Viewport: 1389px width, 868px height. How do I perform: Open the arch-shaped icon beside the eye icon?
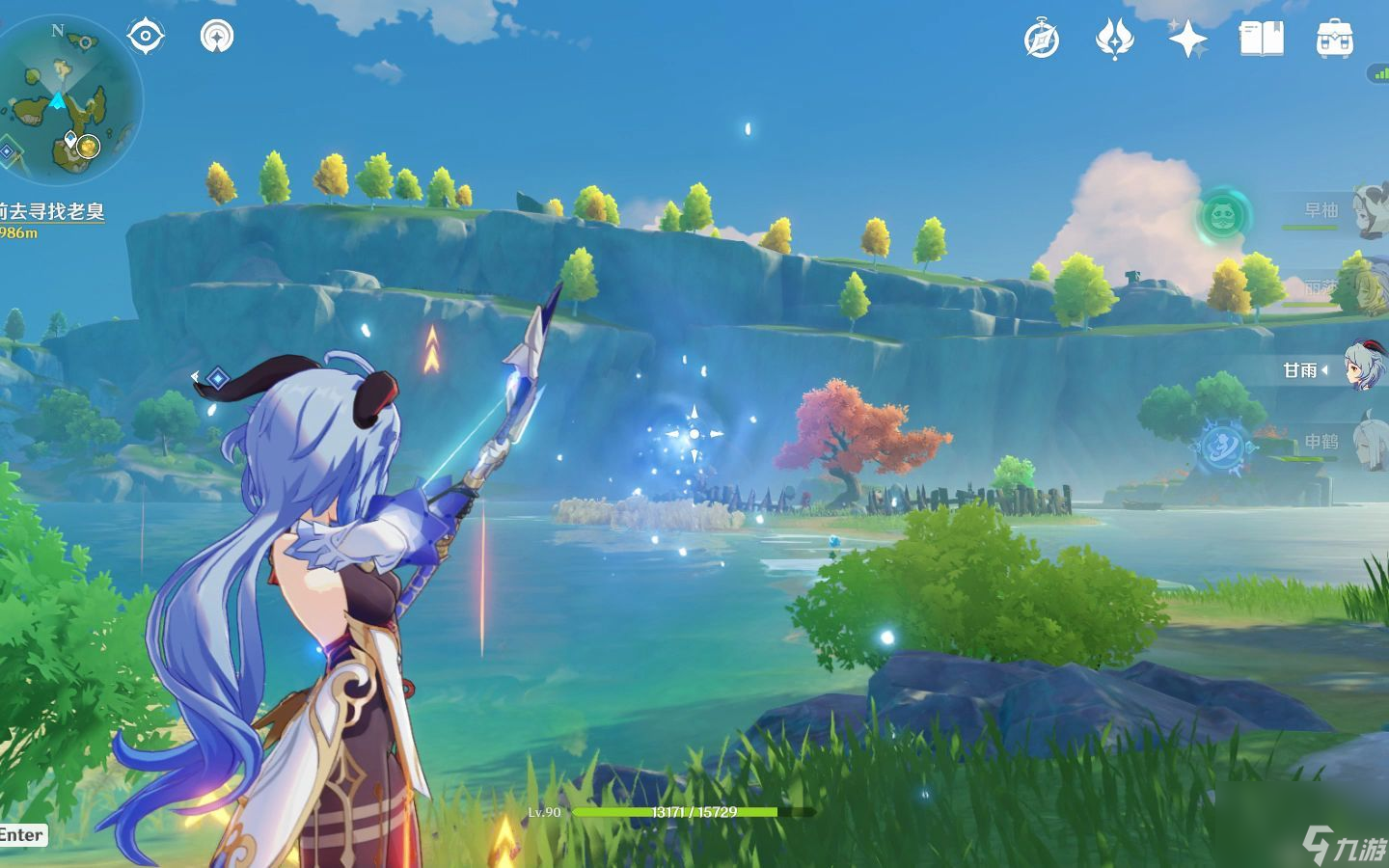click(x=217, y=37)
